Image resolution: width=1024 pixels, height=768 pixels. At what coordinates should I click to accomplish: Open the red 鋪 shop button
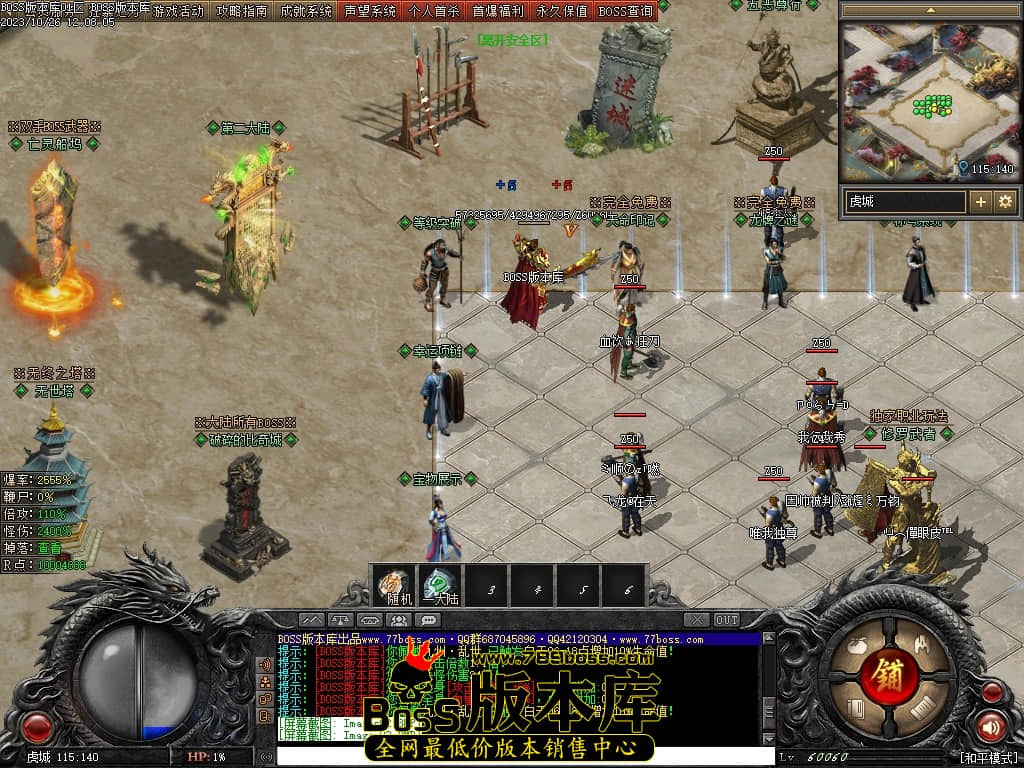tap(886, 671)
